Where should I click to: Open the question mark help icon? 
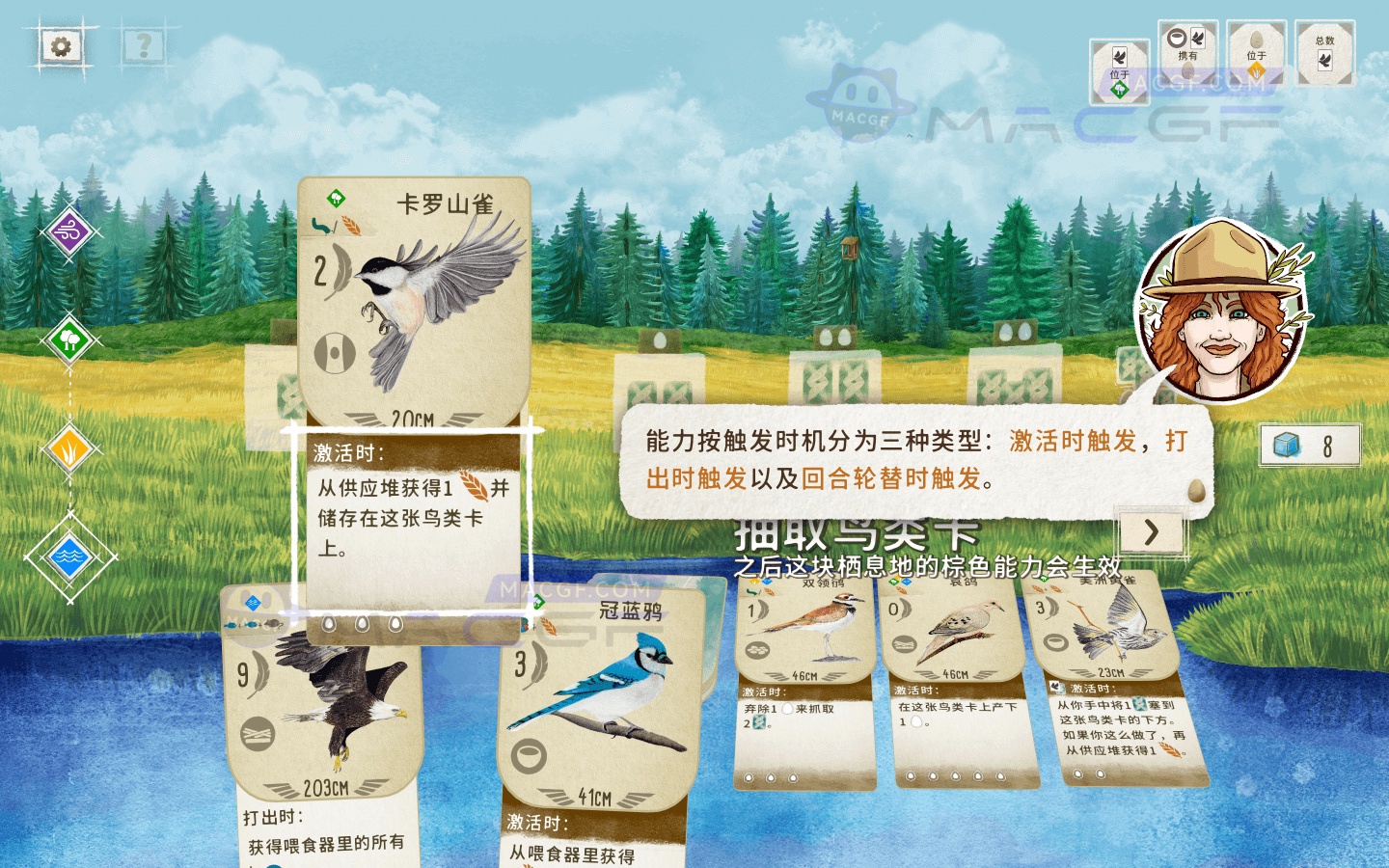(x=143, y=44)
